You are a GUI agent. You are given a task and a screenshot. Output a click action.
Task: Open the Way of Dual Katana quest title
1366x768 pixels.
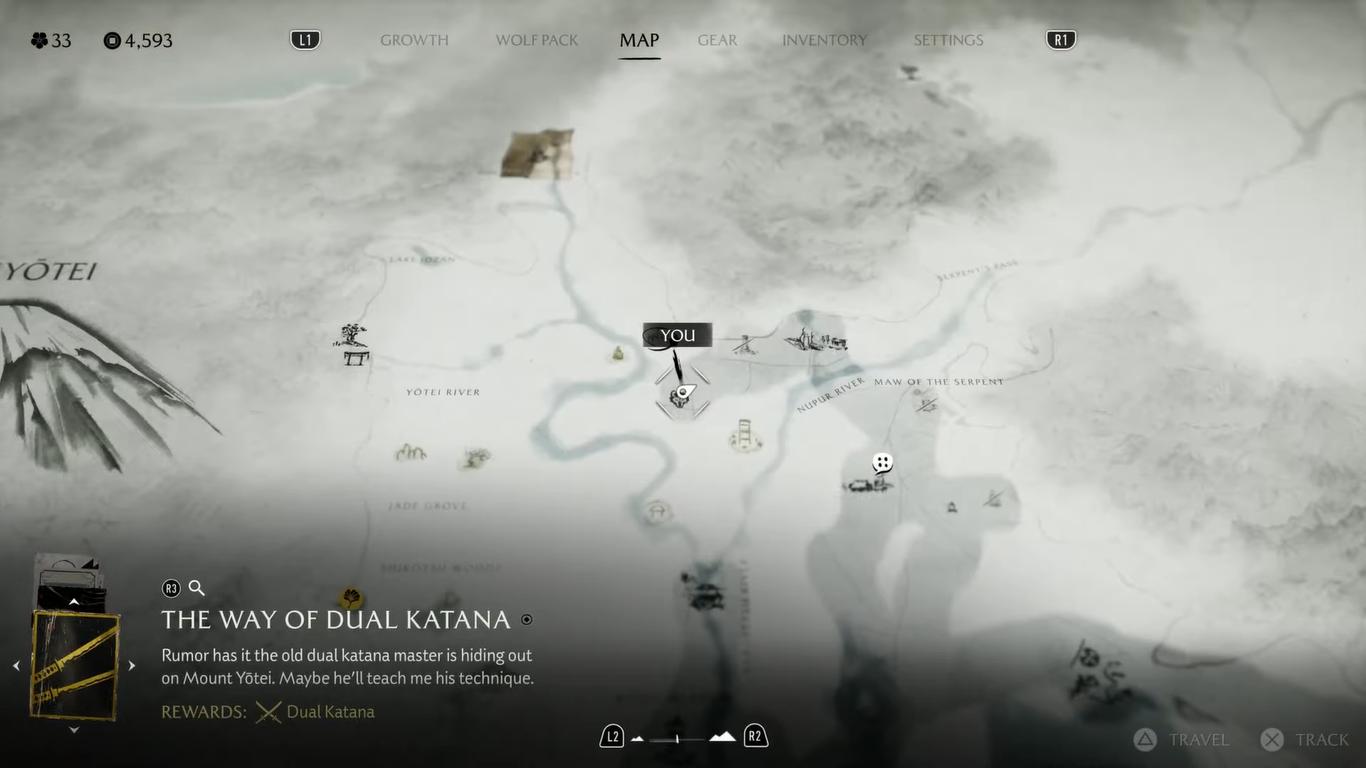[336, 620]
